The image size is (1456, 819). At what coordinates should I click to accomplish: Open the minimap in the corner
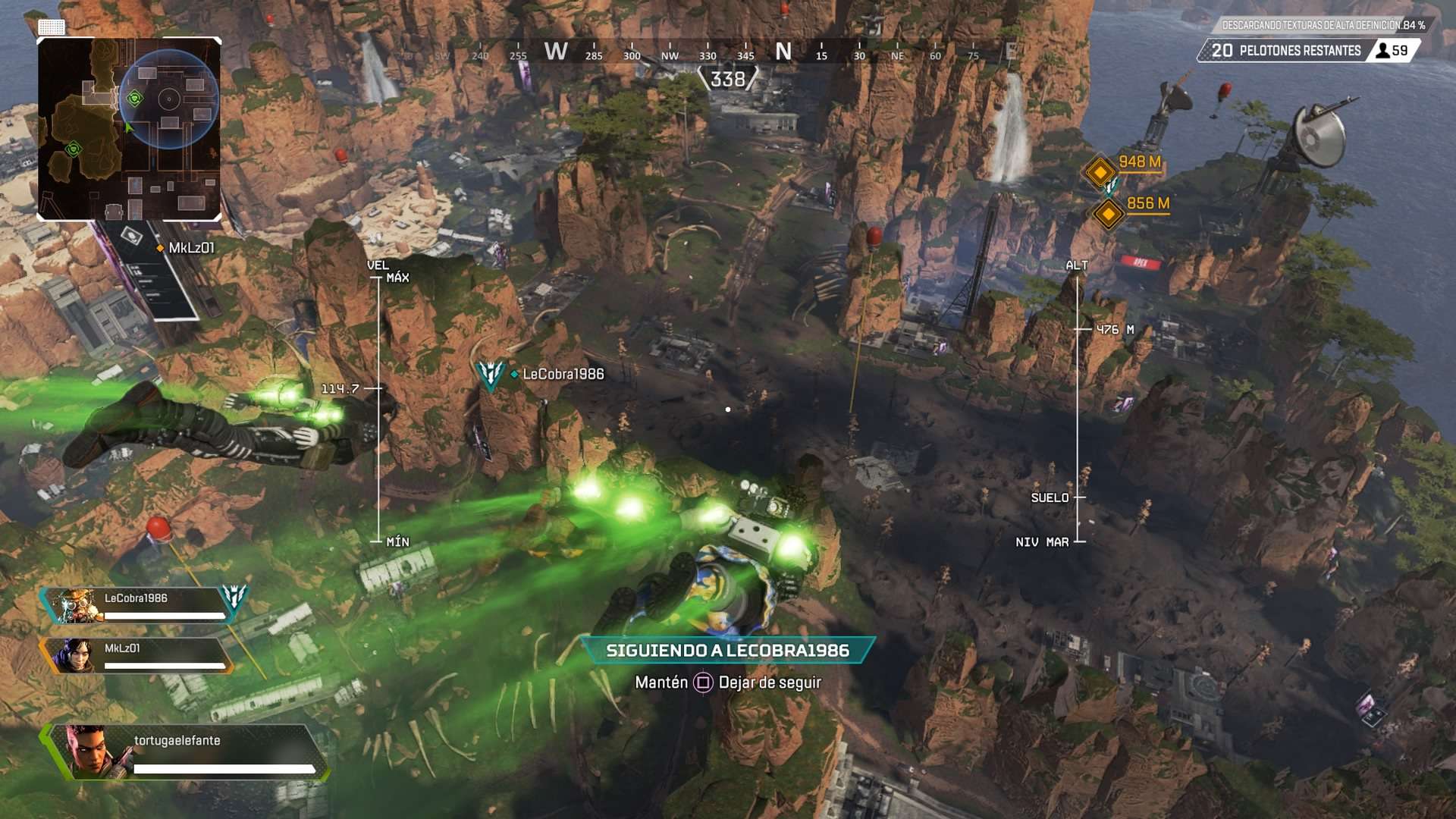tap(129, 129)
